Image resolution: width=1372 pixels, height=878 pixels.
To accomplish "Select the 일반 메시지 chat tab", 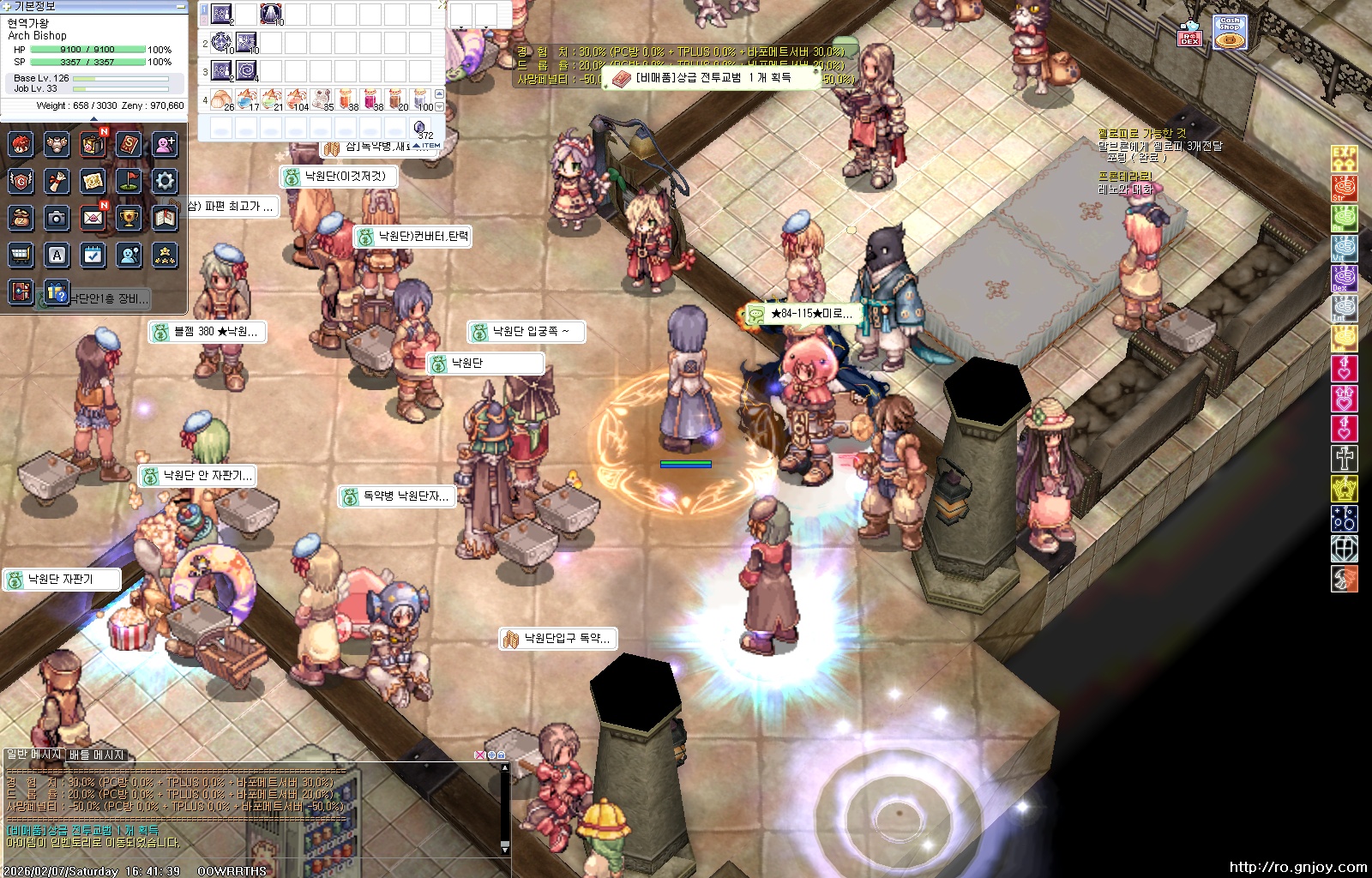I will click(x=34, y=755).
